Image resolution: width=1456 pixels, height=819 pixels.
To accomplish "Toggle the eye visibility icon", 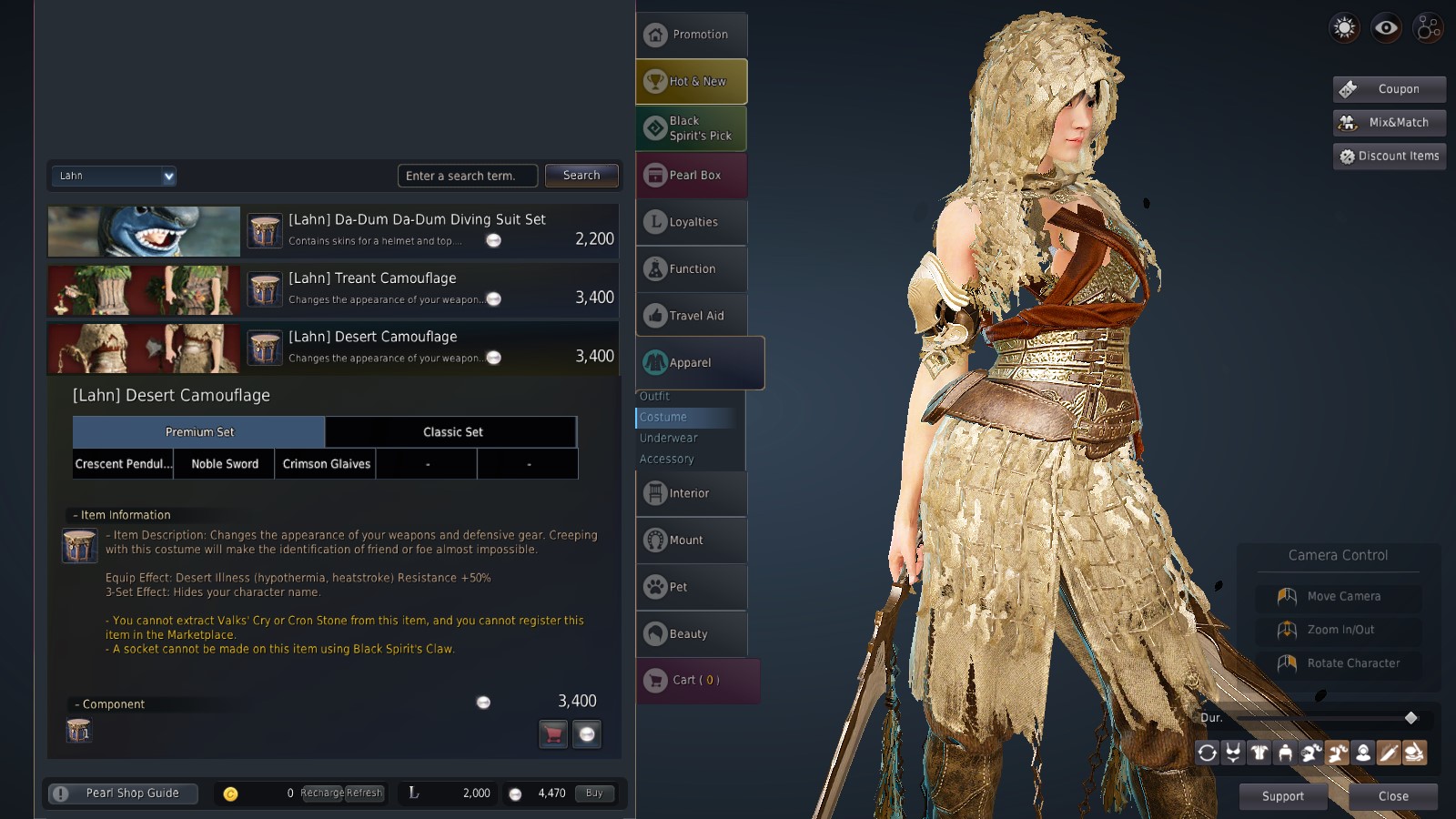I will pos(1386,28).
